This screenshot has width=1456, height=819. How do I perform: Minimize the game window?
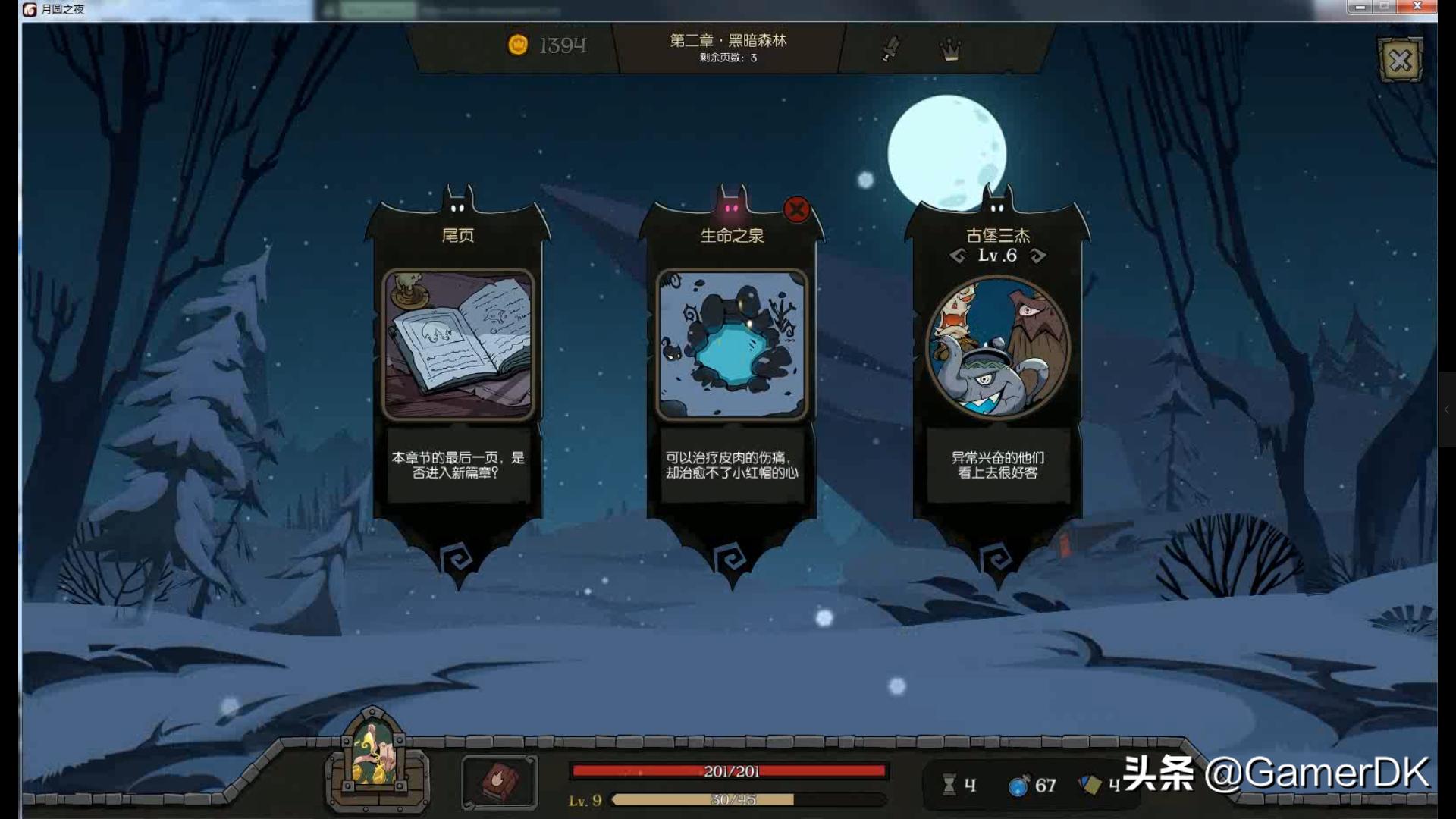coord(1360,7)
